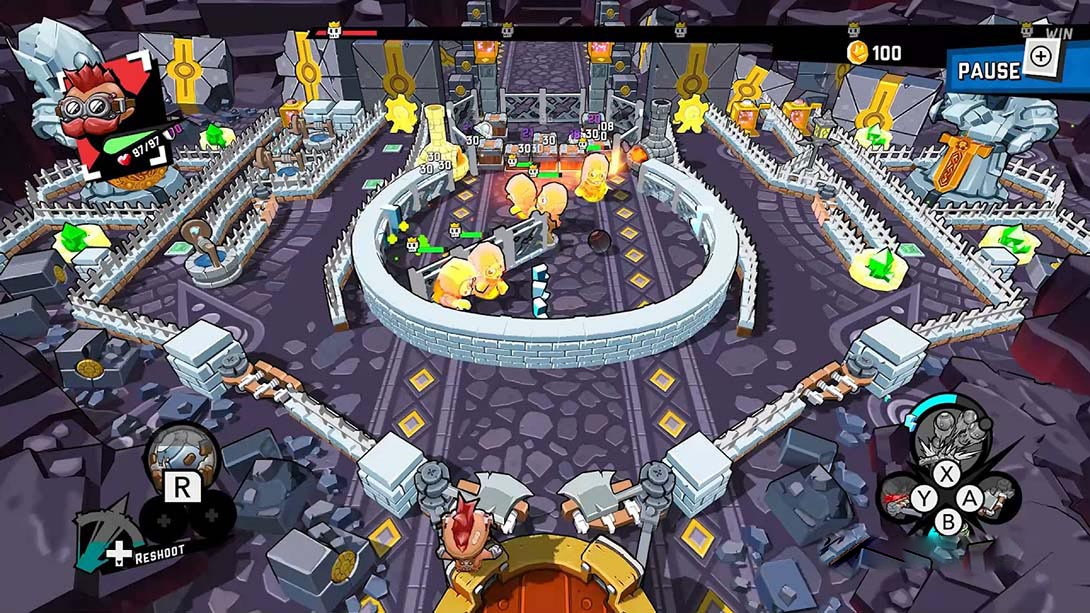Trigger the hammer ability icon

click(x=1002, y=496)
